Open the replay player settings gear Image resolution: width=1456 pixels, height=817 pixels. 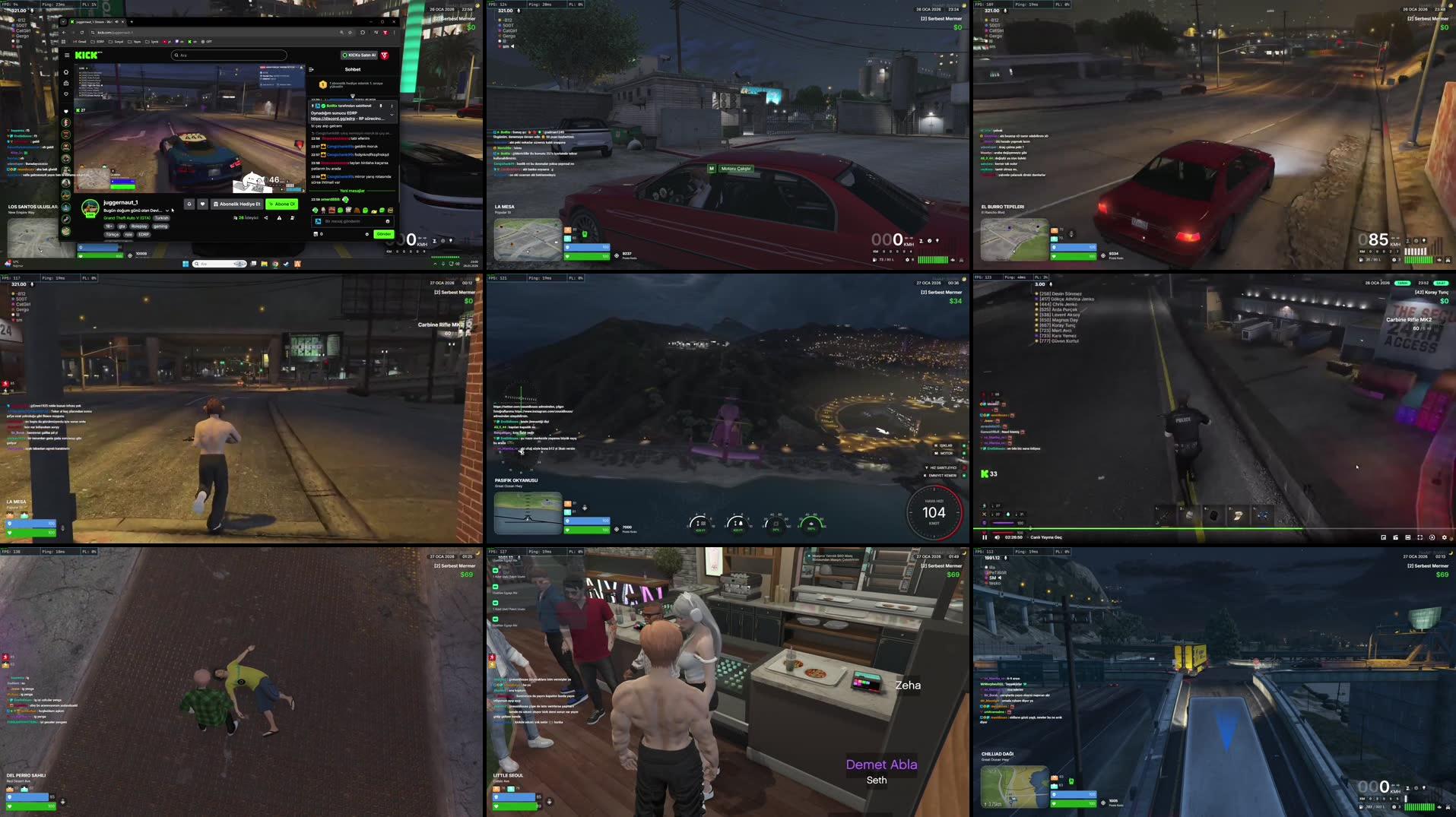coord(1445,537)
